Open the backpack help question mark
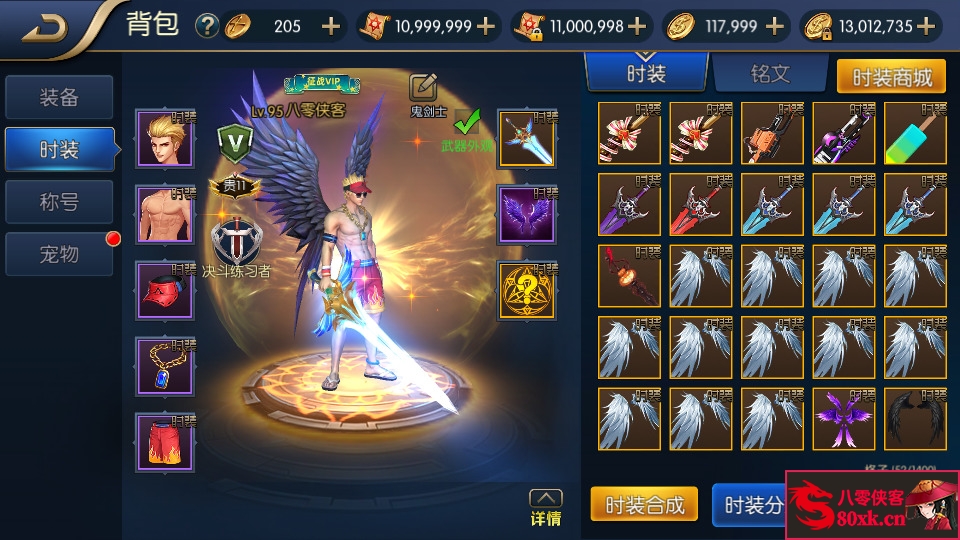960x540 pixels. click(207, 27)
